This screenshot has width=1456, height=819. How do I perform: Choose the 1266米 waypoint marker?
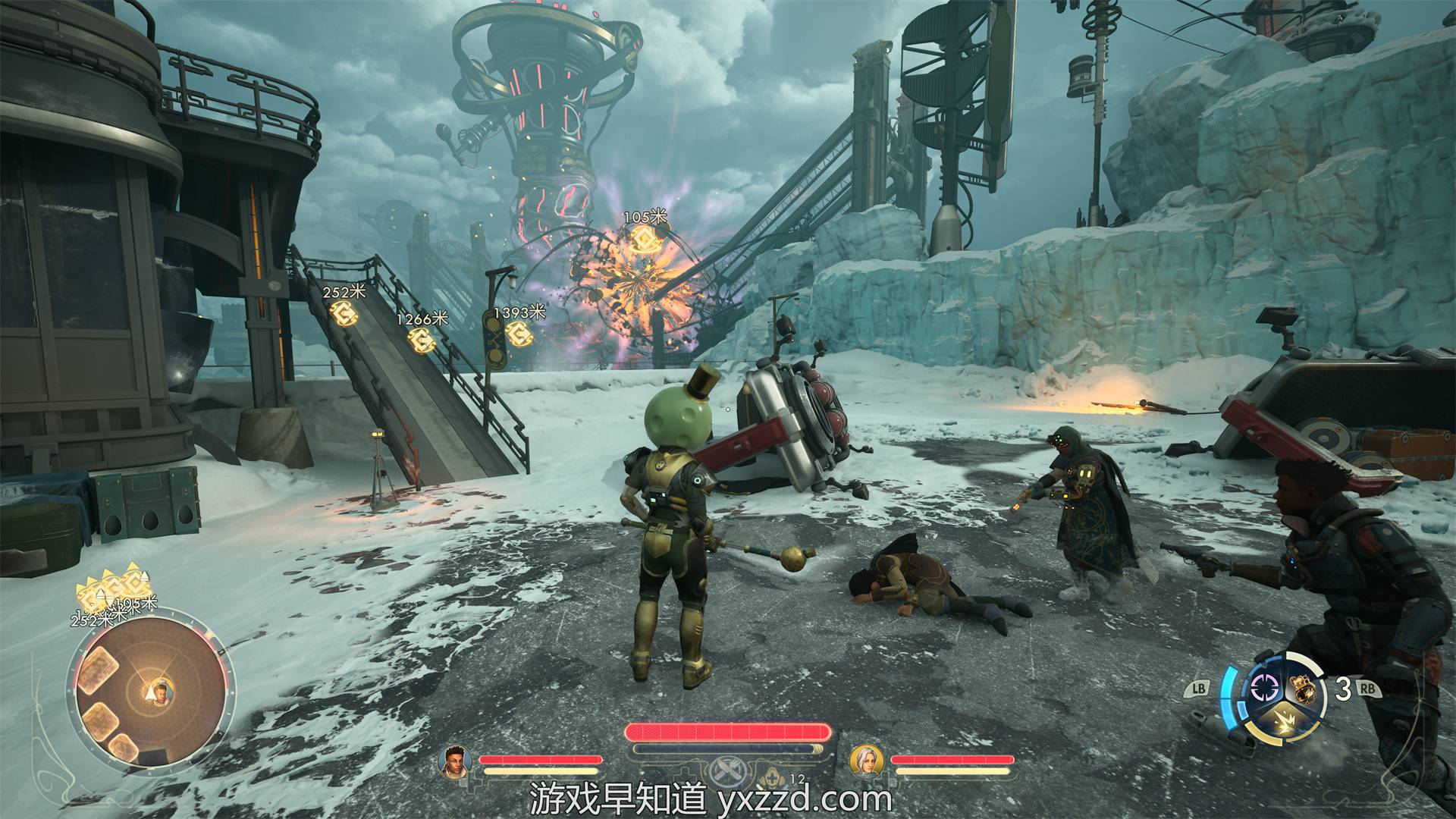tap(421, 340)
